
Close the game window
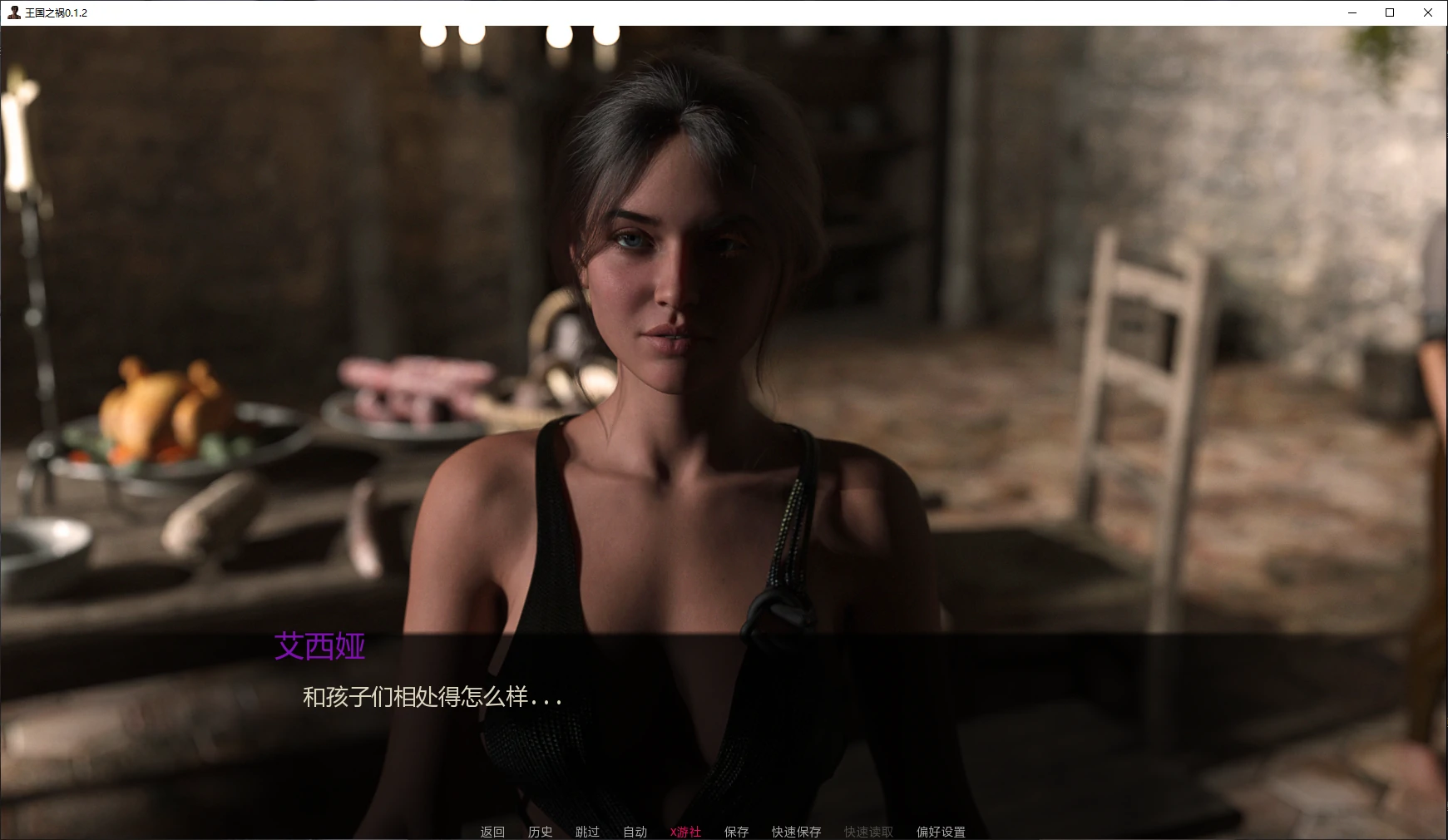point(1428,12)
